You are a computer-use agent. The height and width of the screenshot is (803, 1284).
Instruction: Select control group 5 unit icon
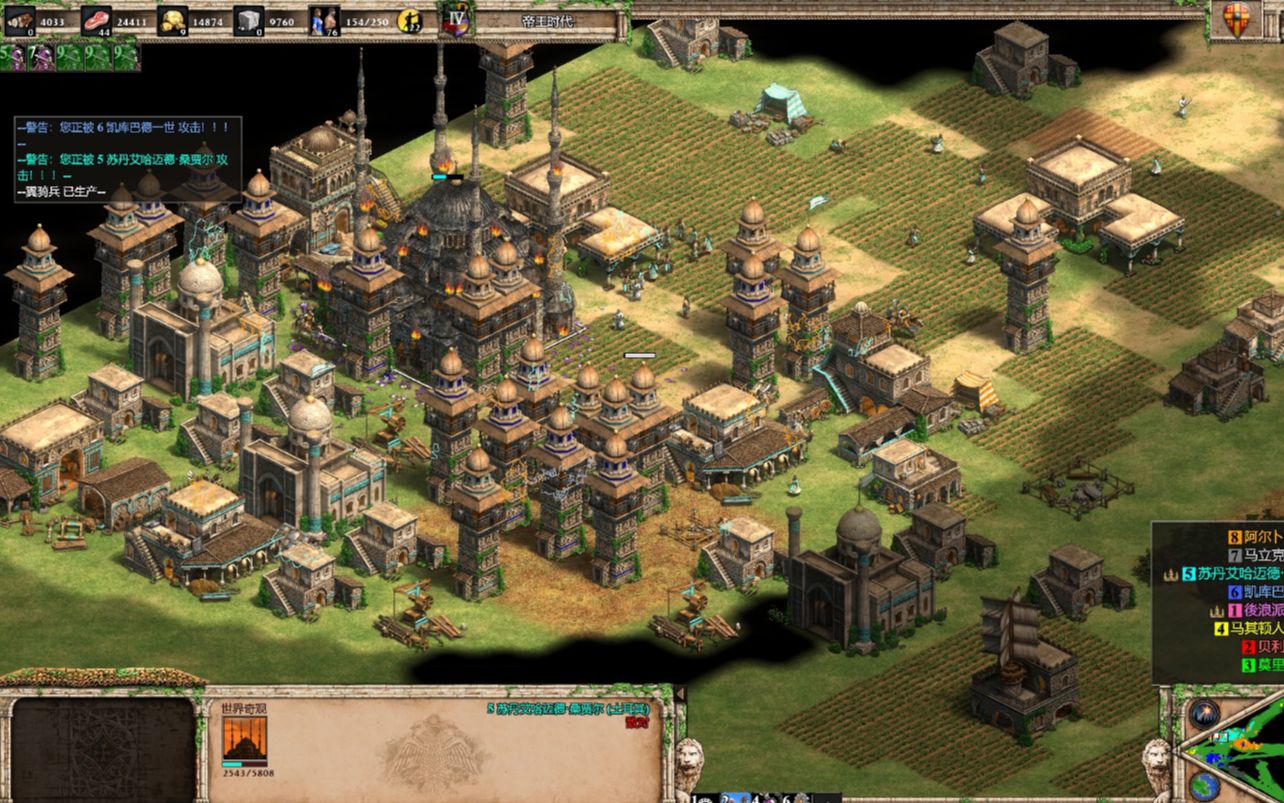coord(13,56)
